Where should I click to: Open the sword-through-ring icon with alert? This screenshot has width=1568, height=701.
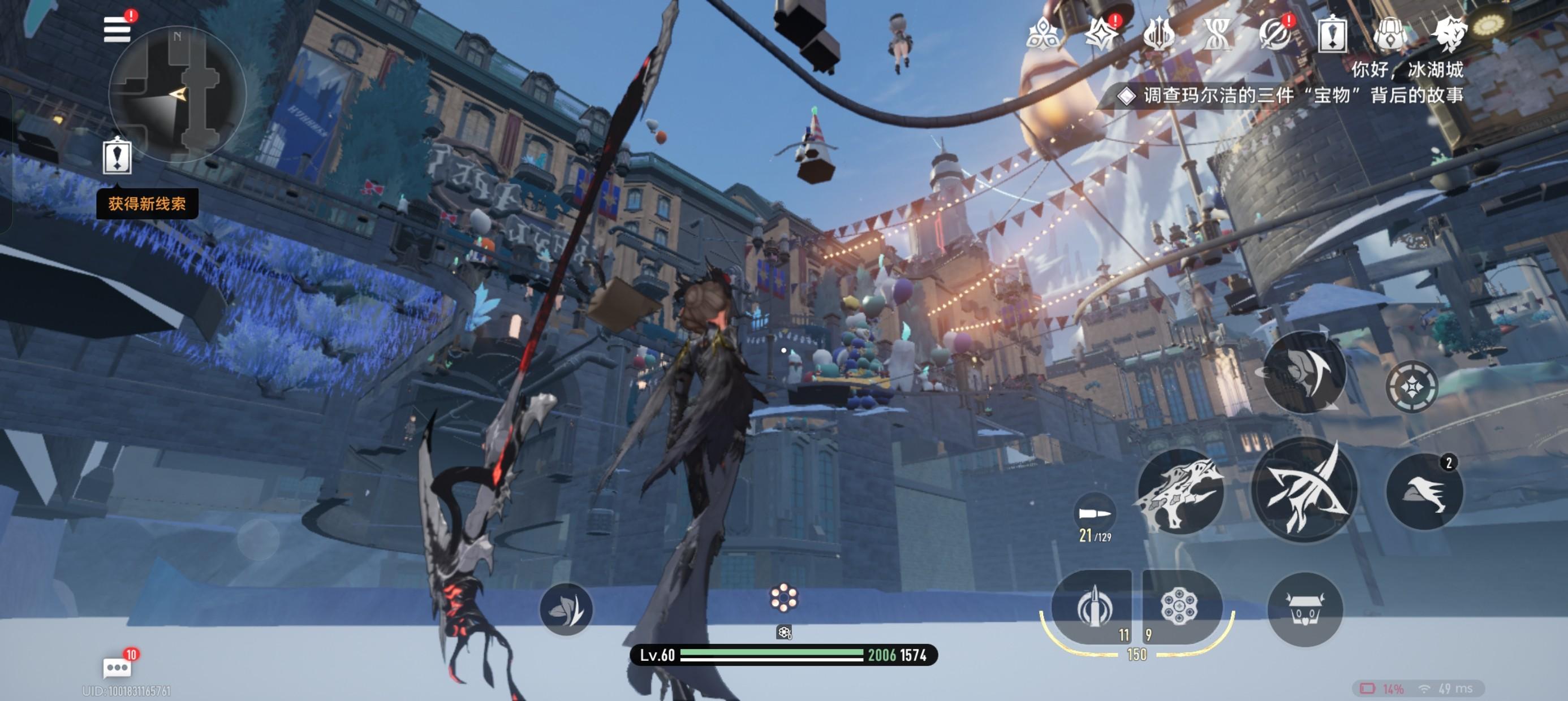[1274, 34]
